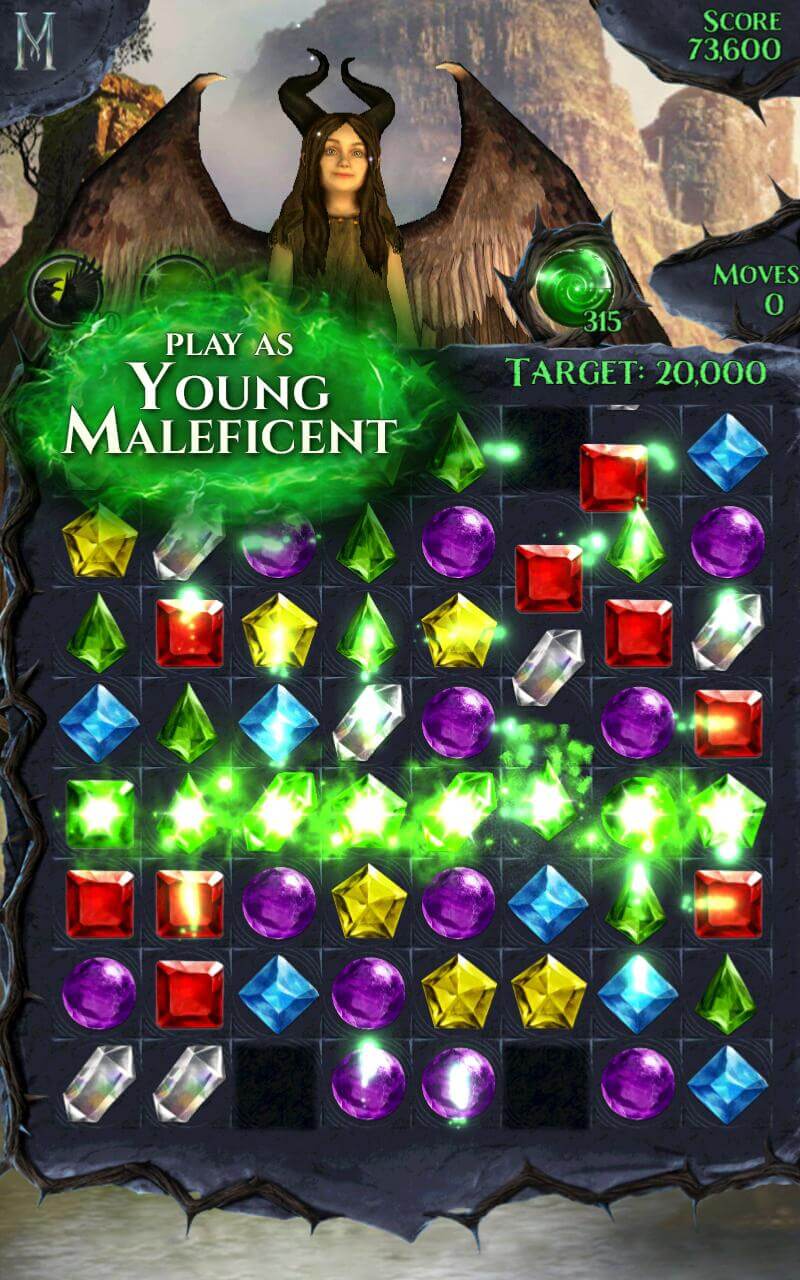This screenshot has width=800, height=1280.
Task: Select the blue gem below the Target label
Action: click(x=727, y=451)
